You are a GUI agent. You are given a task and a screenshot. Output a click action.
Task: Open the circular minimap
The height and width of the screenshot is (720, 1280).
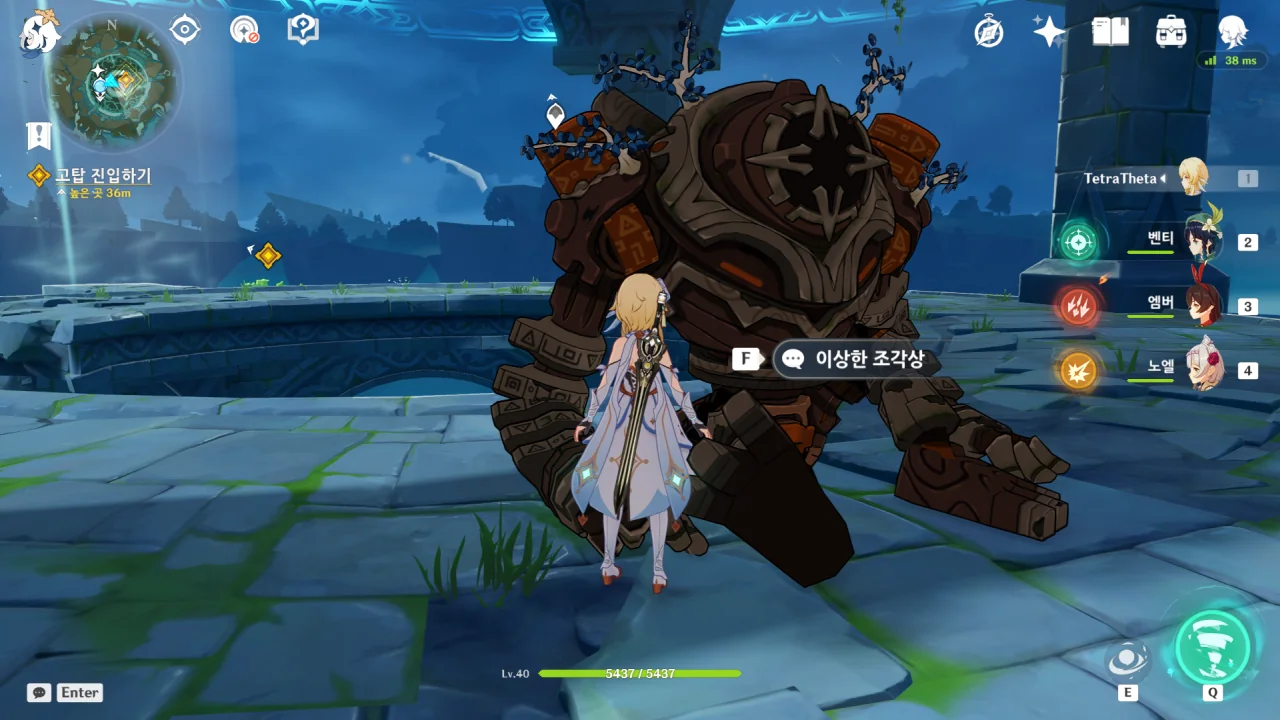point(111,82)
